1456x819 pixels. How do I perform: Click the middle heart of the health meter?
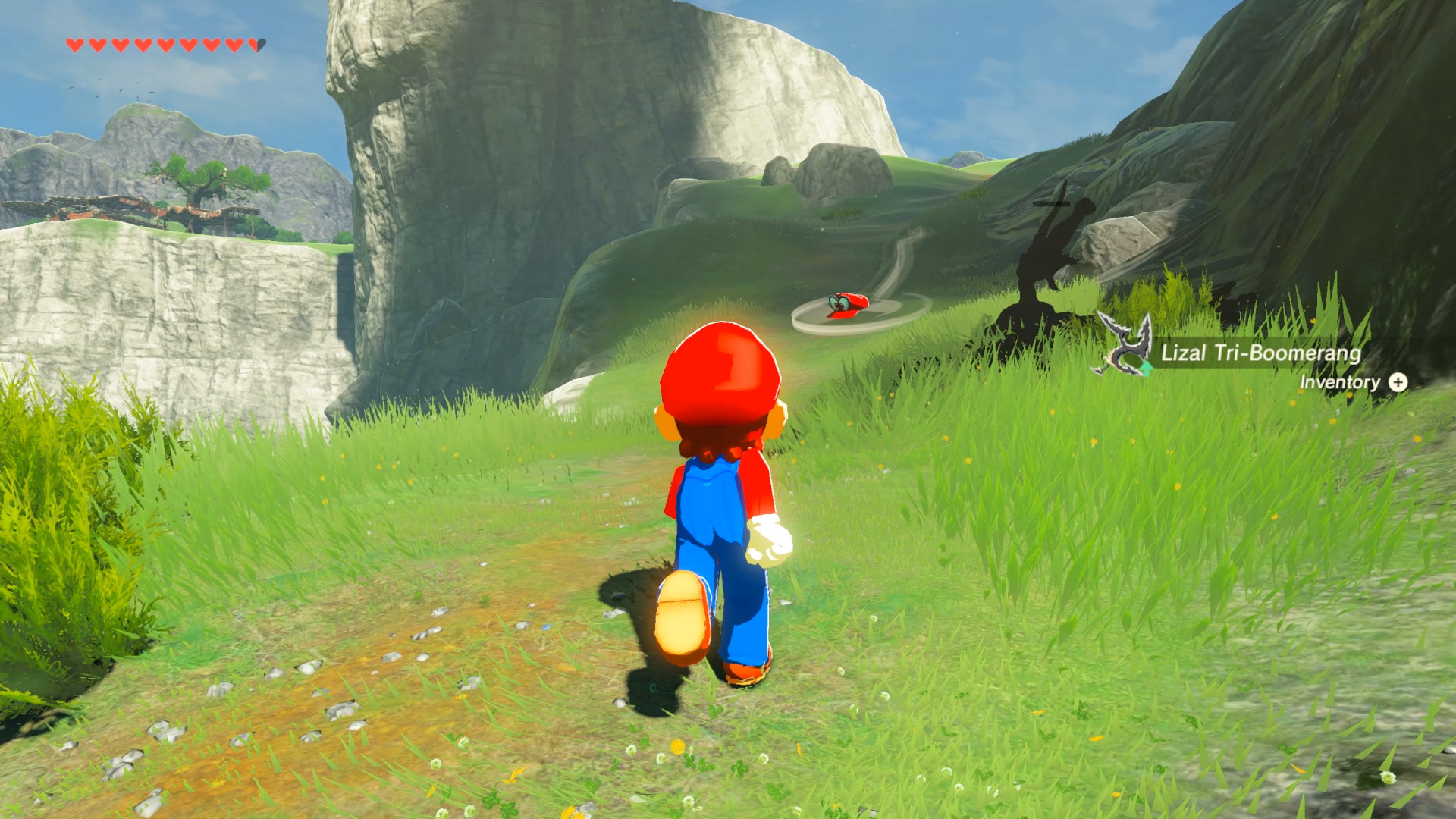165,43
